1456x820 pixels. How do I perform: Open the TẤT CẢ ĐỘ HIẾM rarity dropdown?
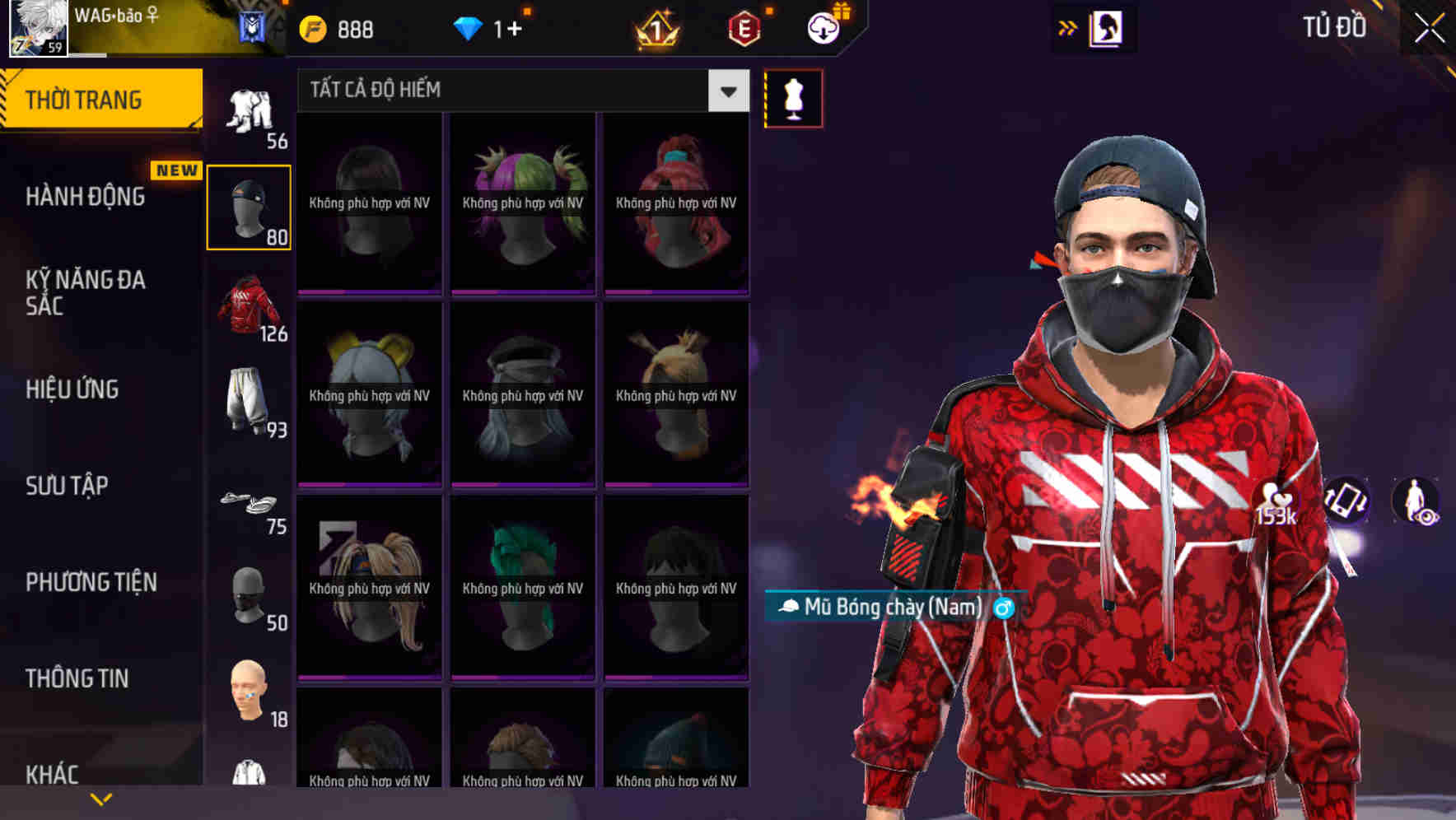(x=494, y=90)
